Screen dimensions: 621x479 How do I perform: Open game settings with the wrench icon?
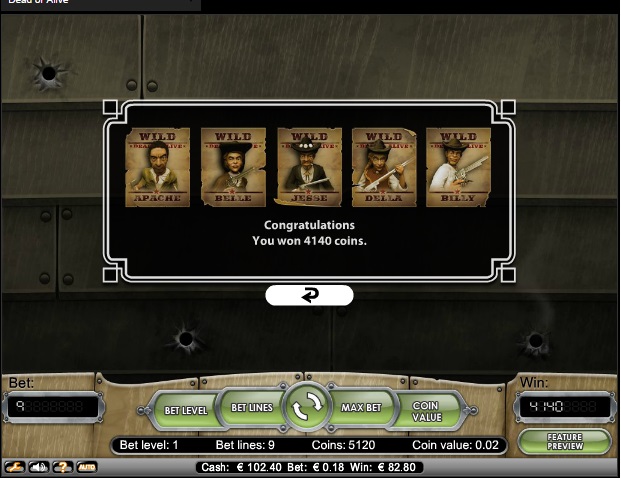click(15, 467)
